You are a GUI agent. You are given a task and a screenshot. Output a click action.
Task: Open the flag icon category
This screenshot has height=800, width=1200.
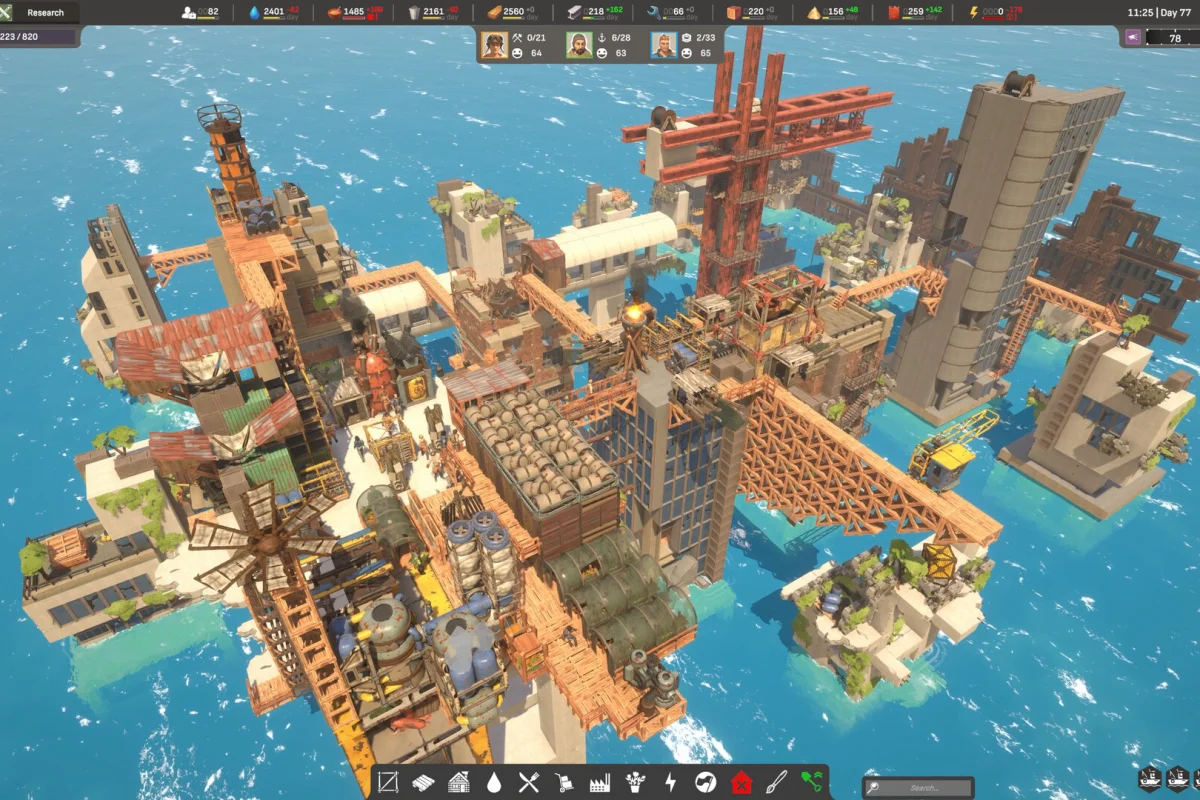click(705, 783)
